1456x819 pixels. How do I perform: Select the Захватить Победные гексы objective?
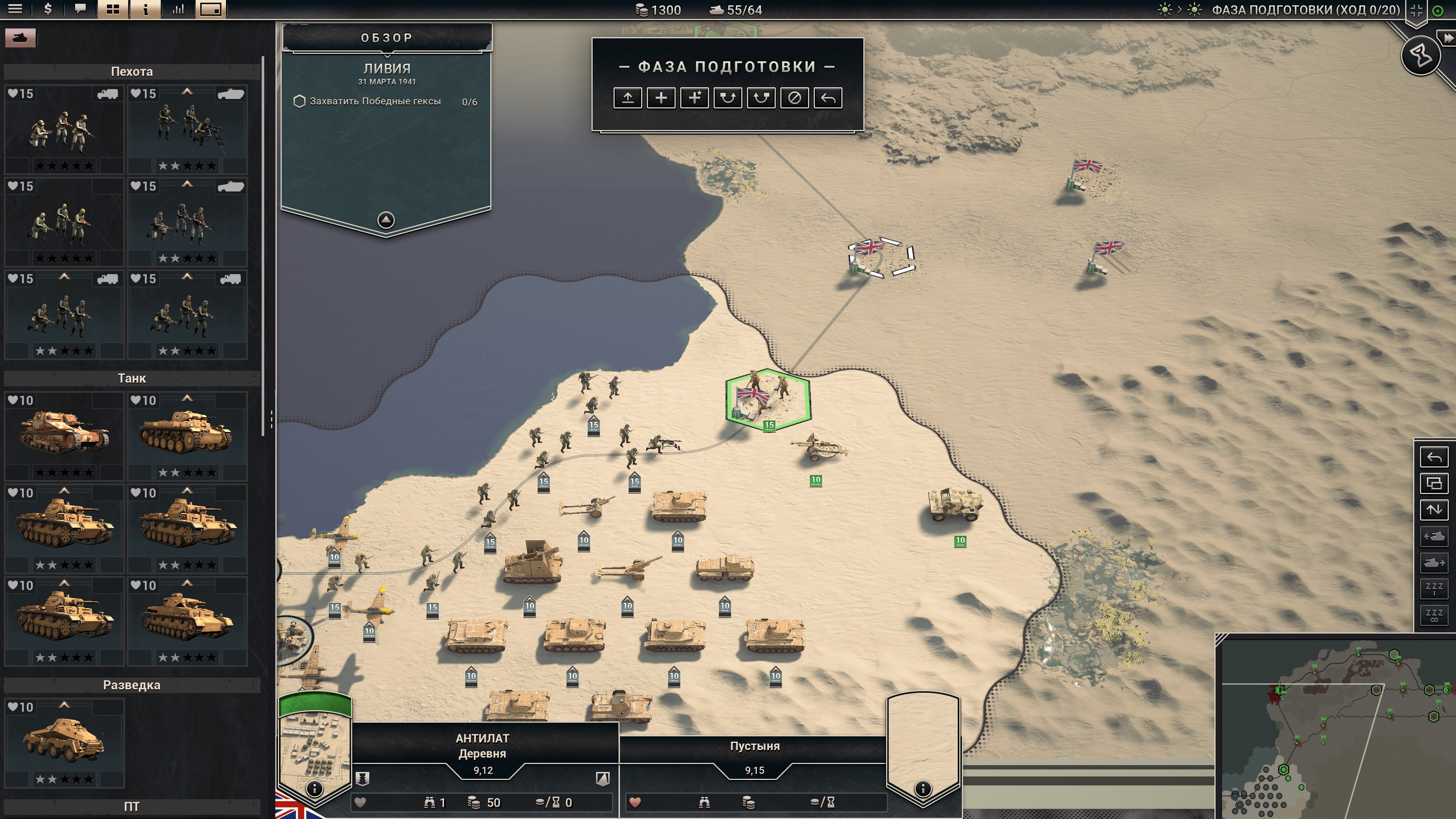pos(375,101)
